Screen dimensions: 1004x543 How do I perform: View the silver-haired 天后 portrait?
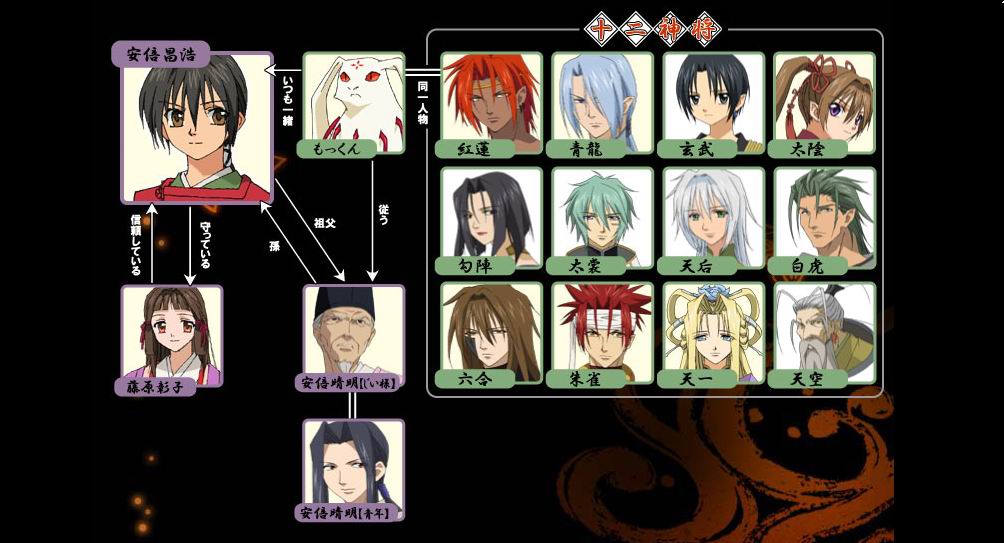point(713,213)
